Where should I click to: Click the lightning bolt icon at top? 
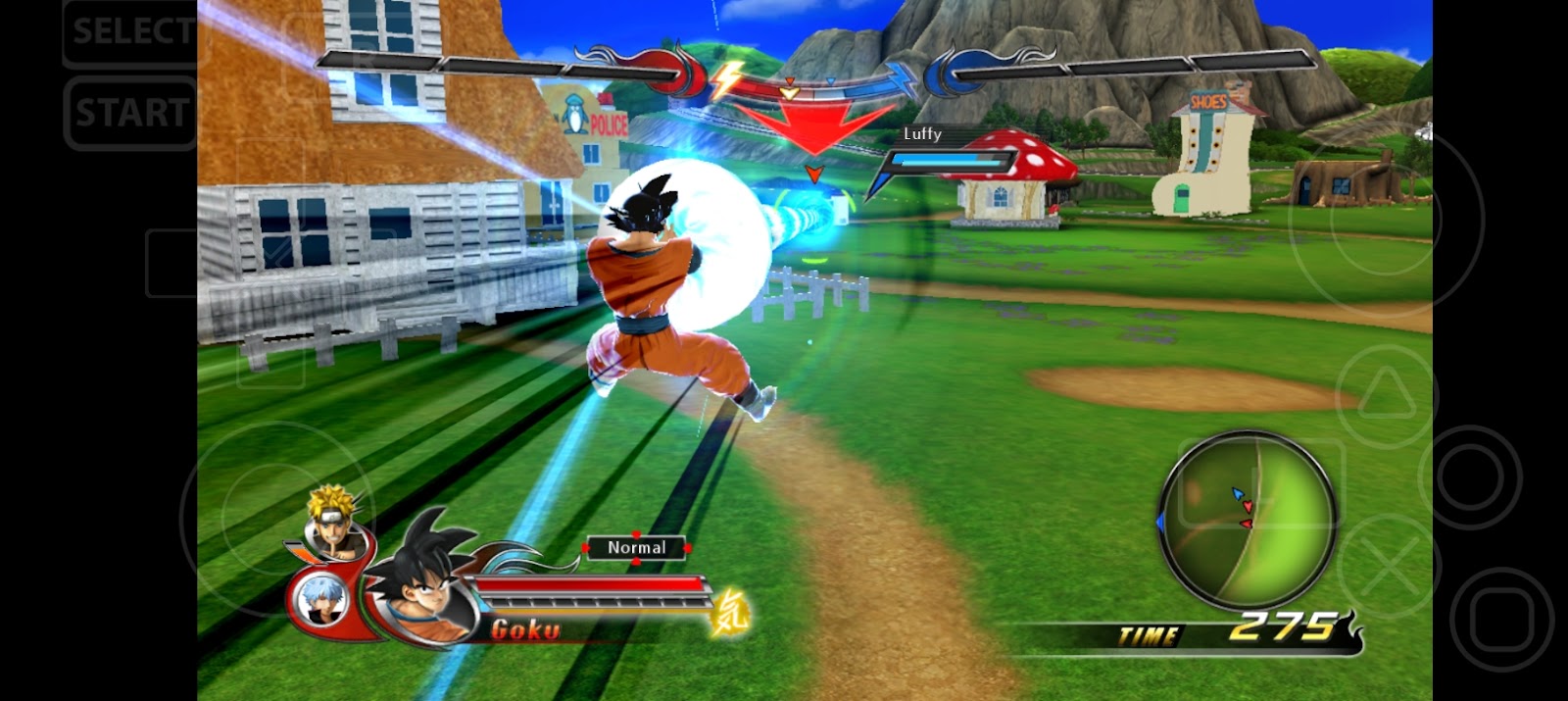725,80
